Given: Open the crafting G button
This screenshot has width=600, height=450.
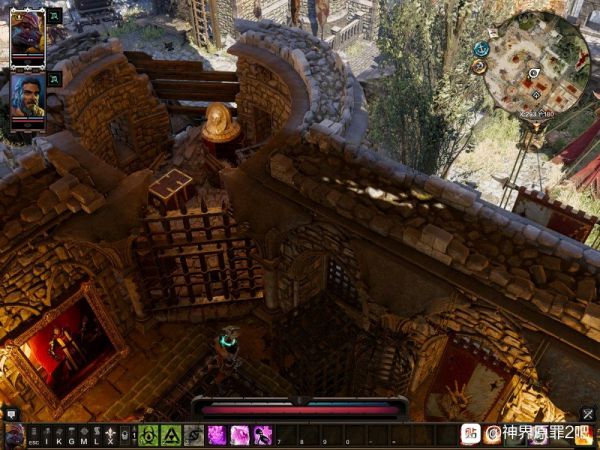Looking at the screenshot, I should [70, 436].
